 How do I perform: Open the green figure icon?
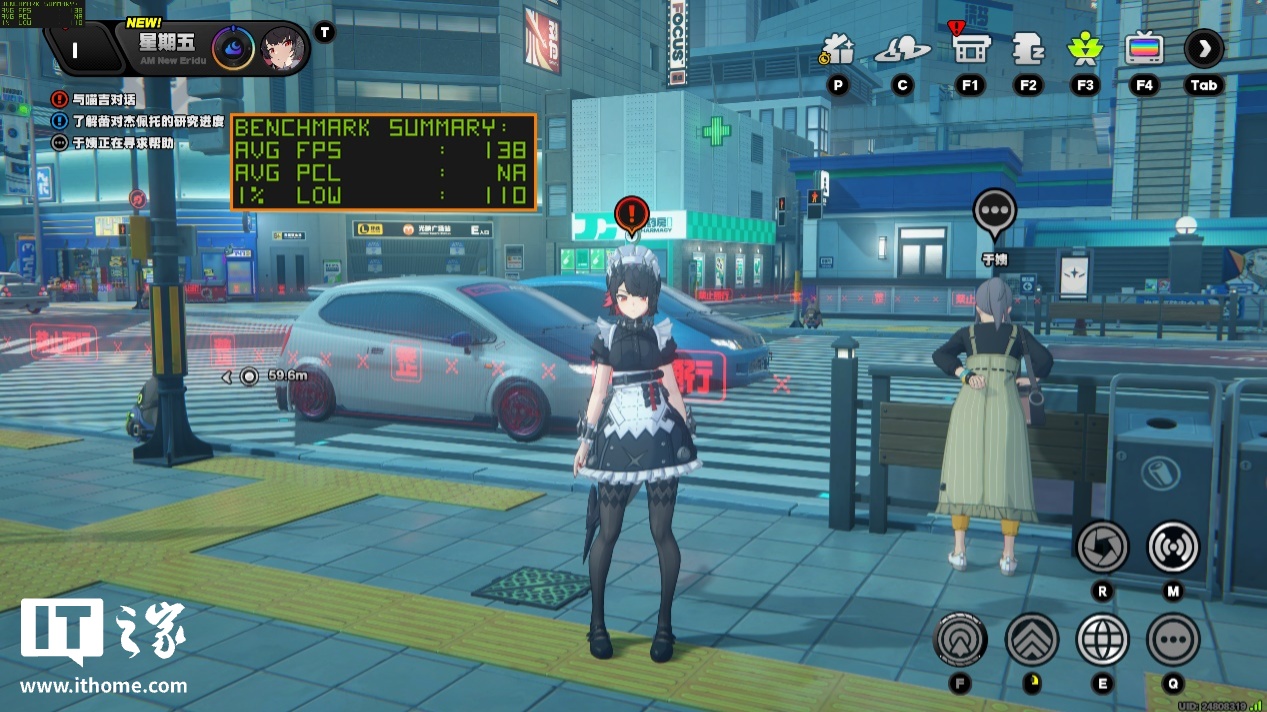[x=1085, y=49]
